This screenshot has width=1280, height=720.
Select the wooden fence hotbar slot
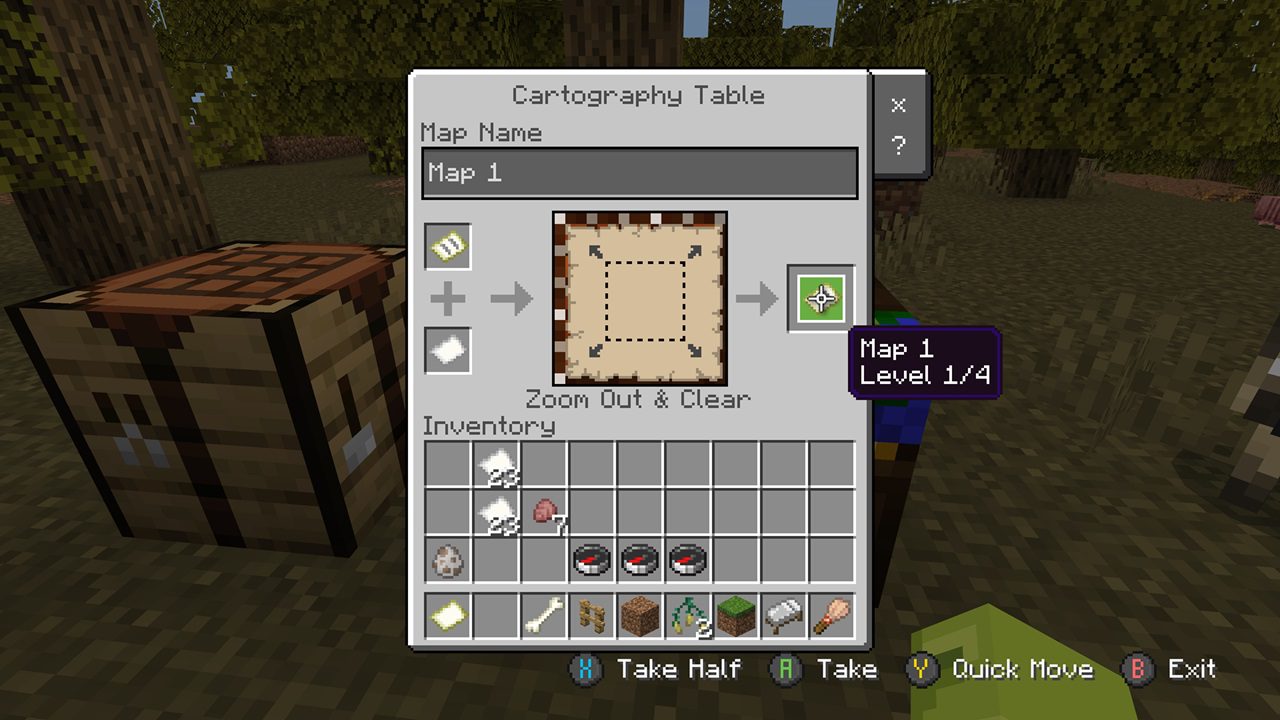tap(592, 617)
